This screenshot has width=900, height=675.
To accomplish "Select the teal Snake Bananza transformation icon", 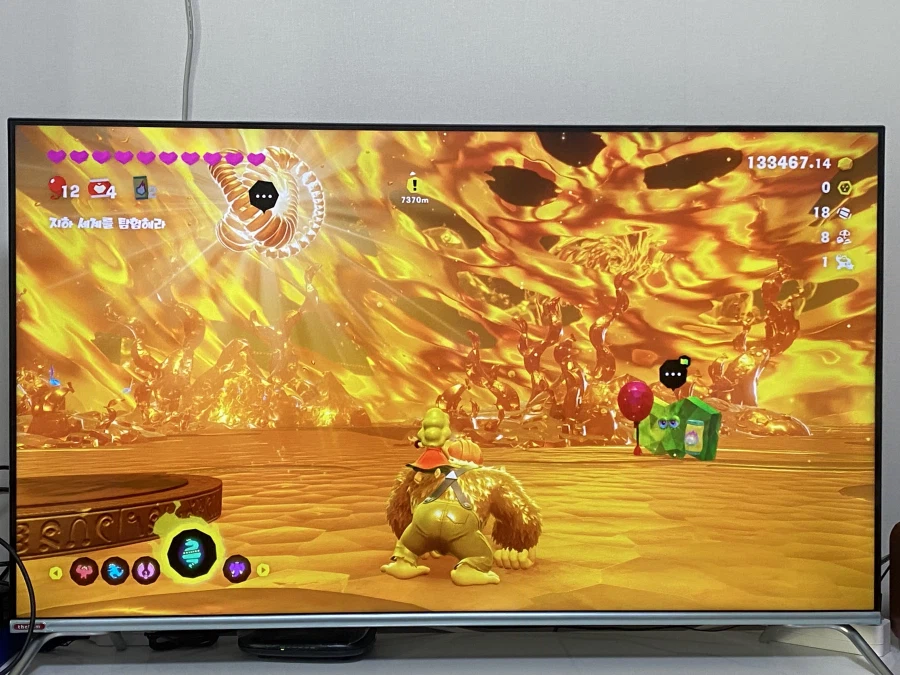I will [x=190, y=552].
